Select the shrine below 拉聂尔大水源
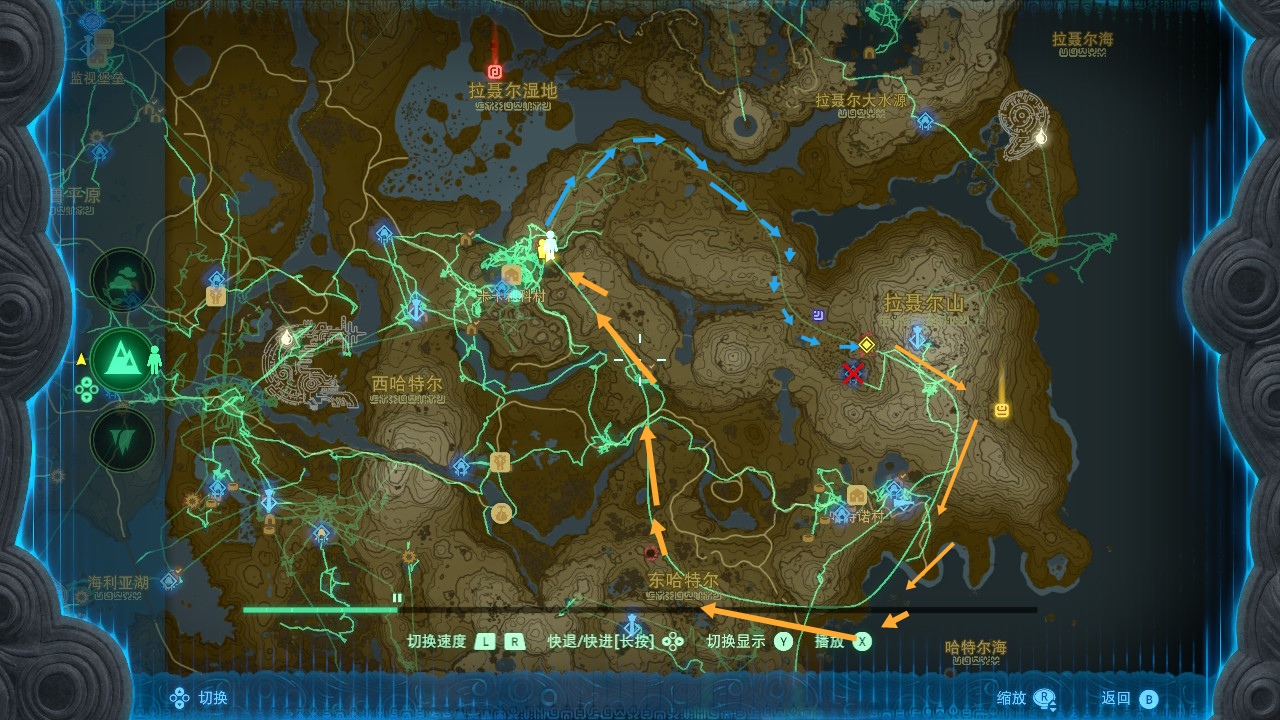 (x=926, y=122)
